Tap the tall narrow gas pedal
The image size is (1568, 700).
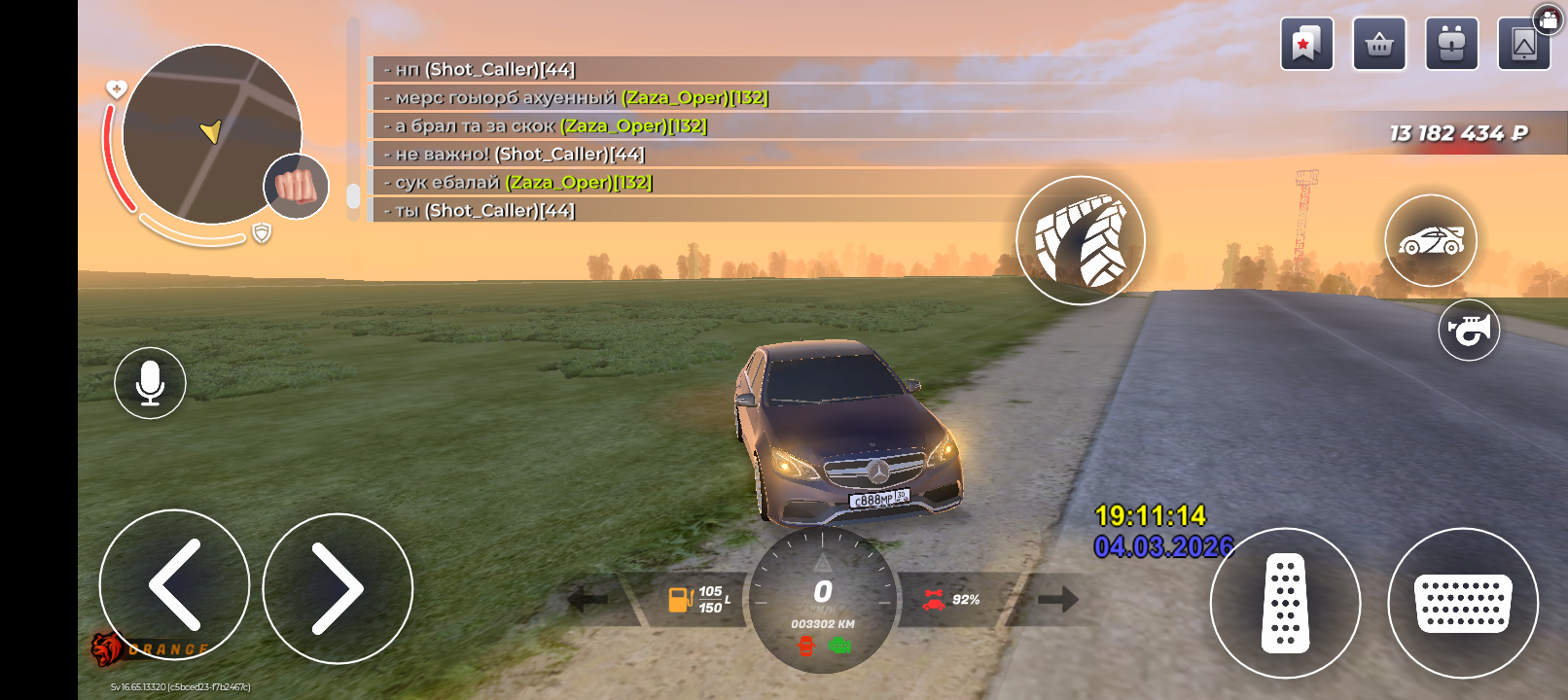[x=1285, y=603]
